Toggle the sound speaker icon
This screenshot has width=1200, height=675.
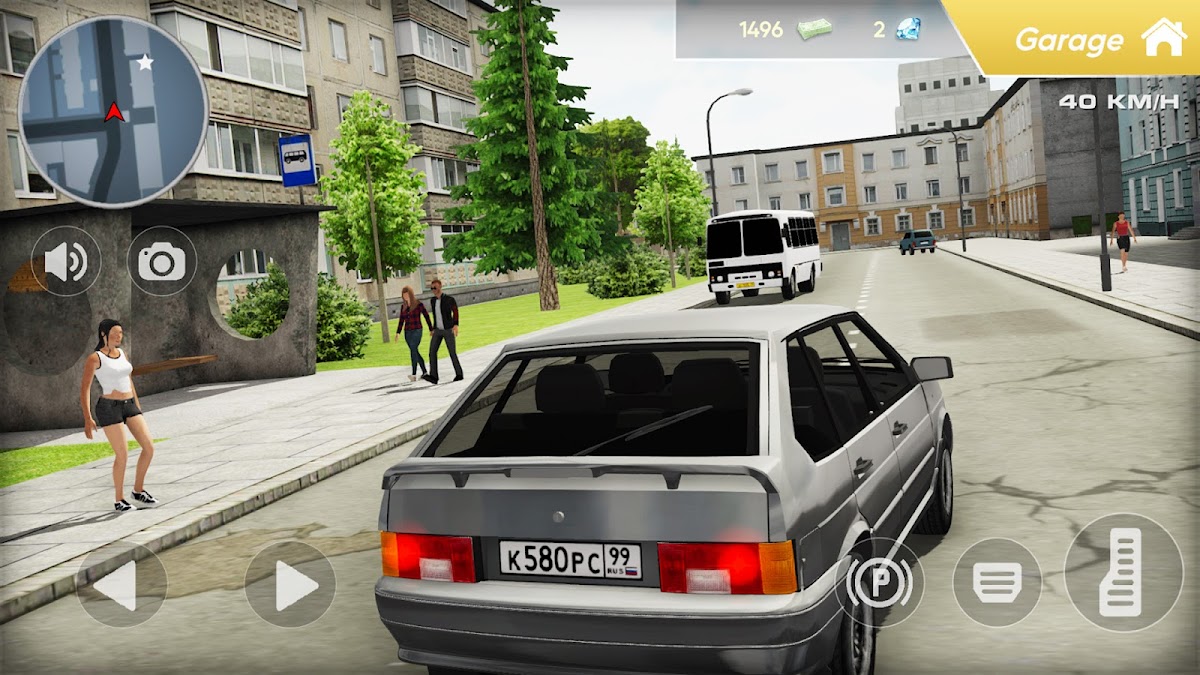point(66,262)
